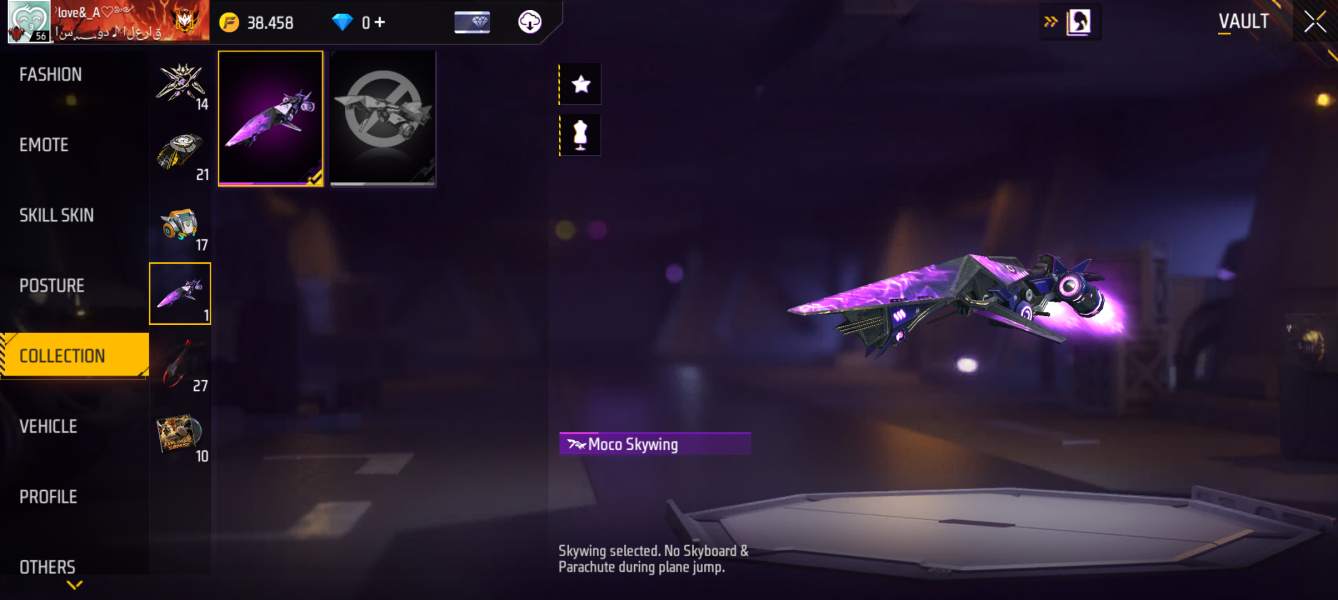The height and width of the screenshot is (600, 1338).
Task: Open the loot box subcategory showing 21
Action: coord(180,157)
